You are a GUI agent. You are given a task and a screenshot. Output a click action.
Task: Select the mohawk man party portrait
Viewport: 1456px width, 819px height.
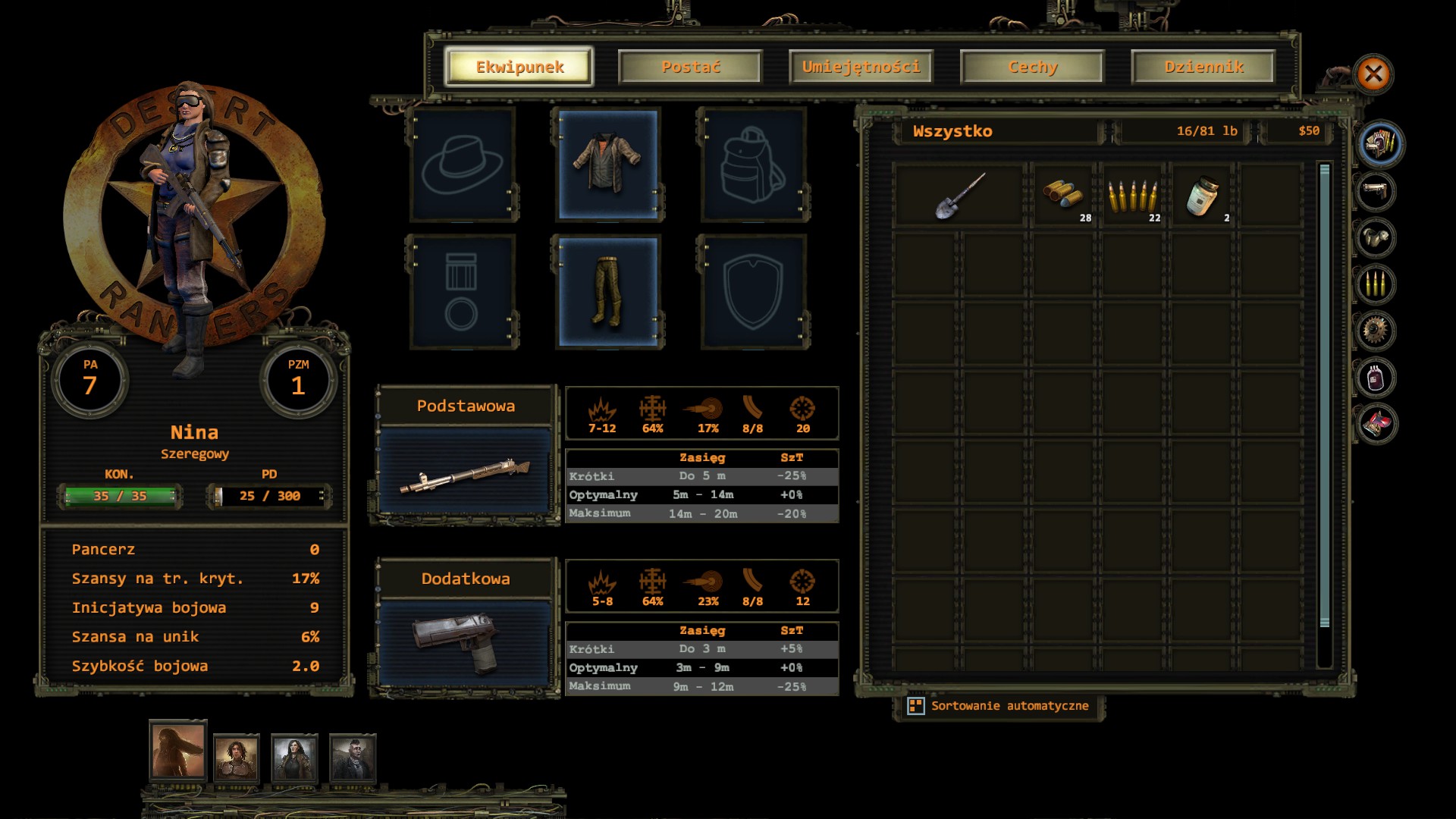[353, 757]
